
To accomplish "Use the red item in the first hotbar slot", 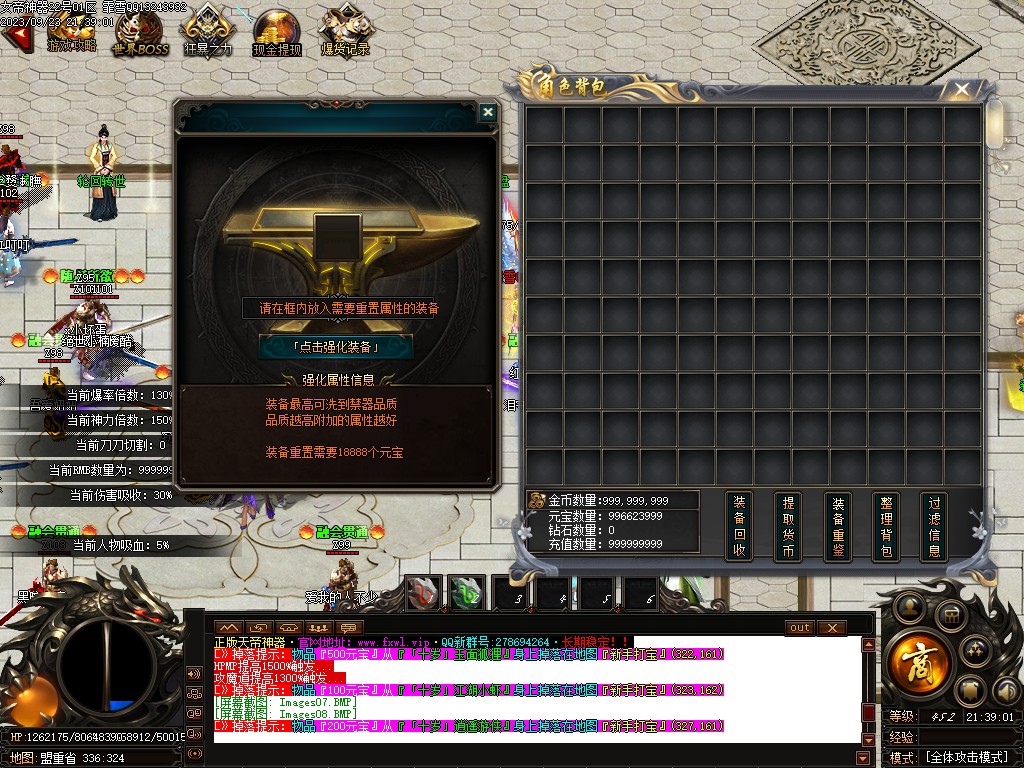I will coord(425,593).
